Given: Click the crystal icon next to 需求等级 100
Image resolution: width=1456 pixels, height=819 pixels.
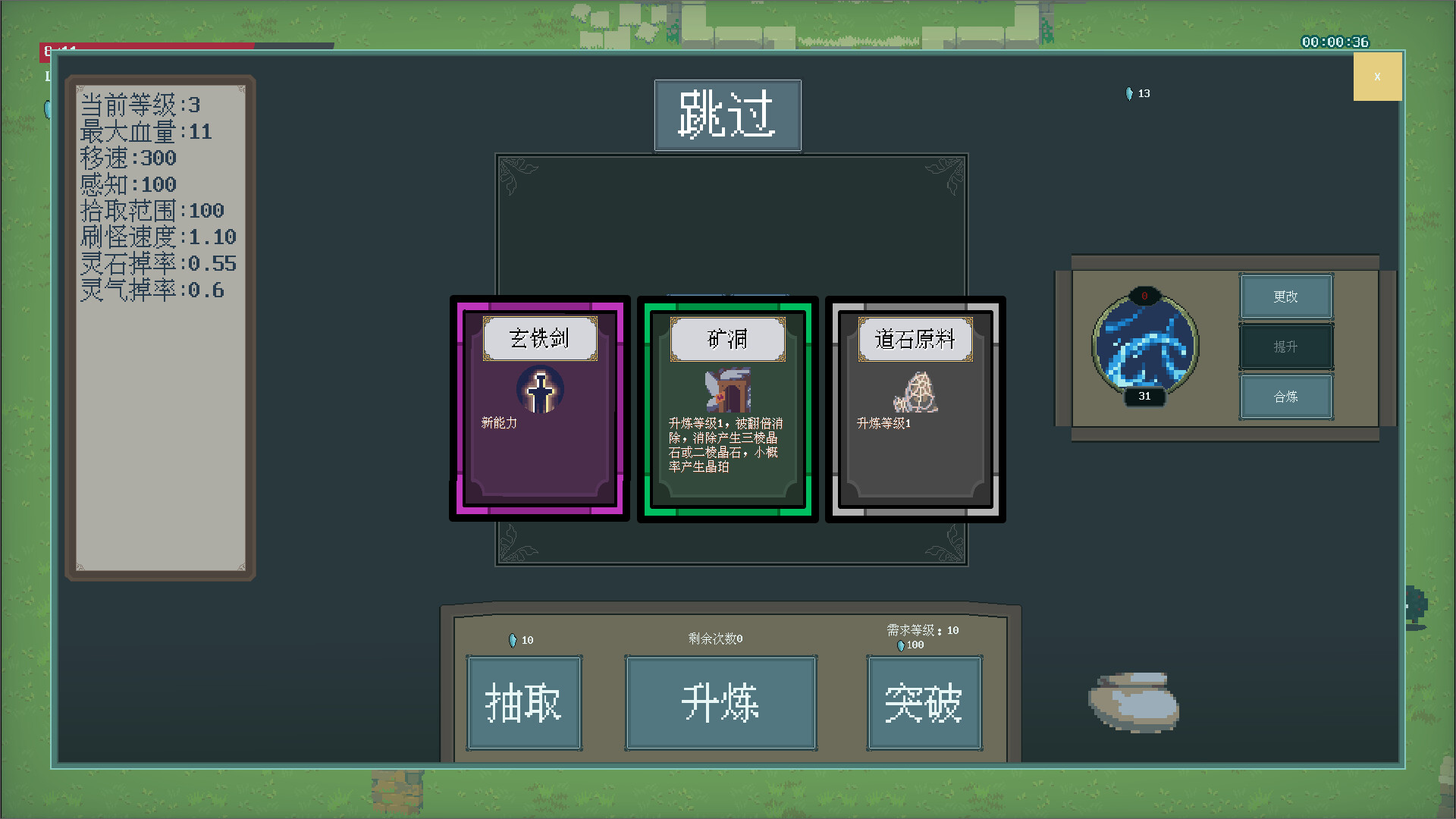Looking at the screenshot, I should (x=899, y=645).
